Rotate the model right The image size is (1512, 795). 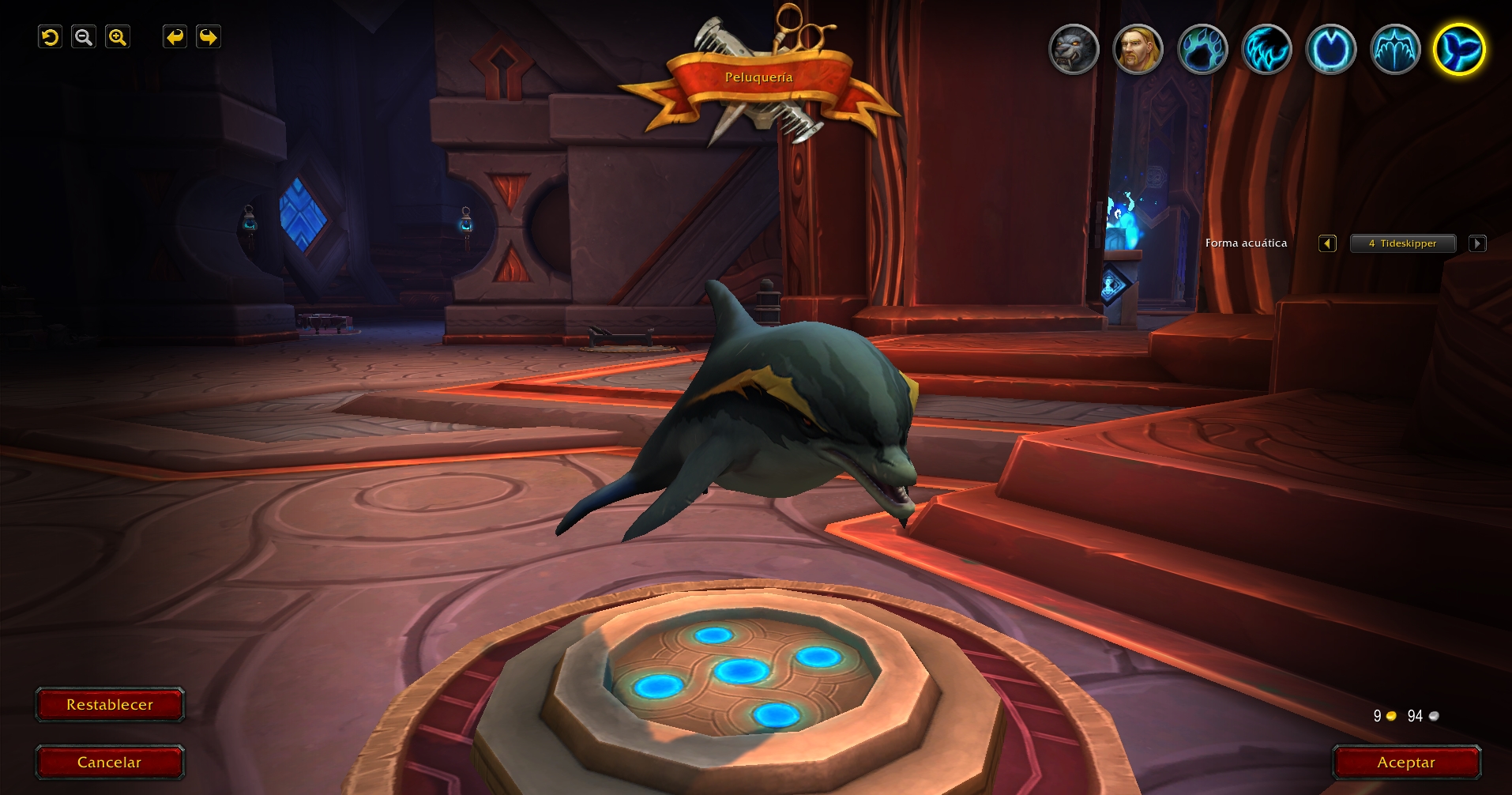(209, 37)
